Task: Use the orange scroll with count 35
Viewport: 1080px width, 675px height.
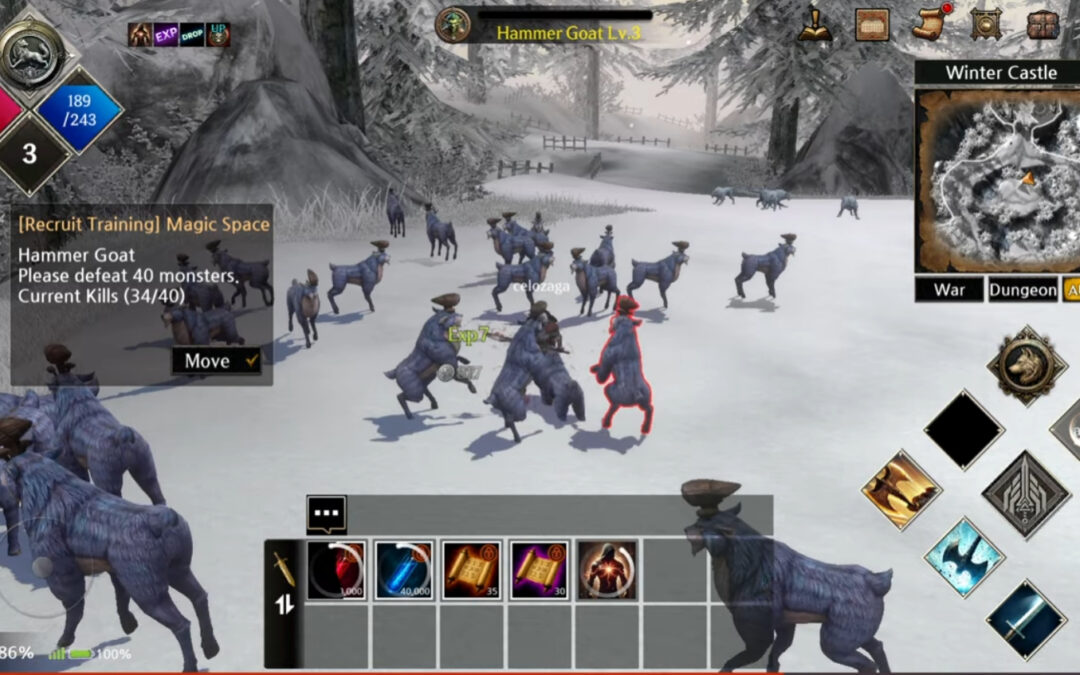Action: tap(472, 570)
